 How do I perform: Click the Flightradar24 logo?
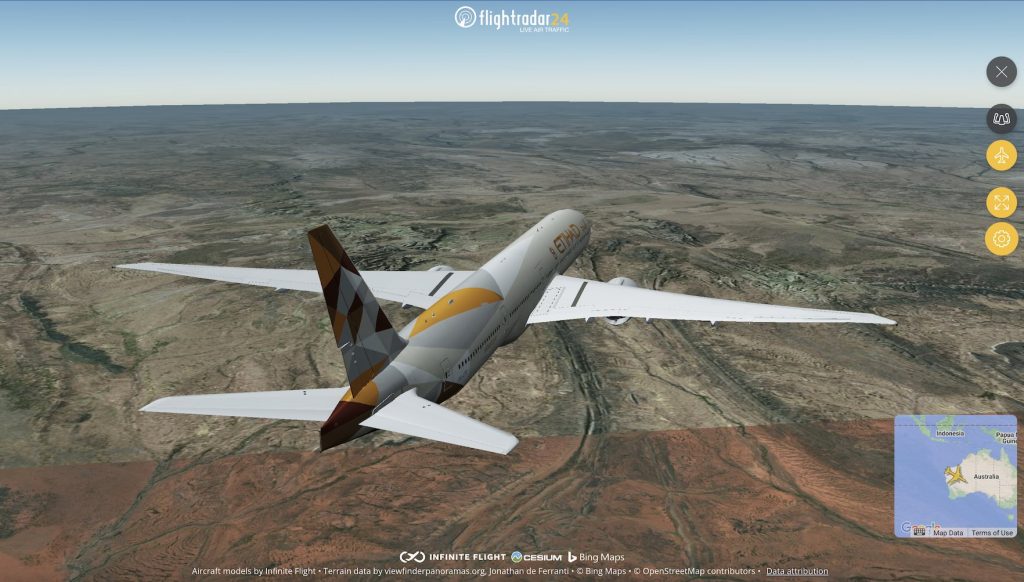coord(512,18)
